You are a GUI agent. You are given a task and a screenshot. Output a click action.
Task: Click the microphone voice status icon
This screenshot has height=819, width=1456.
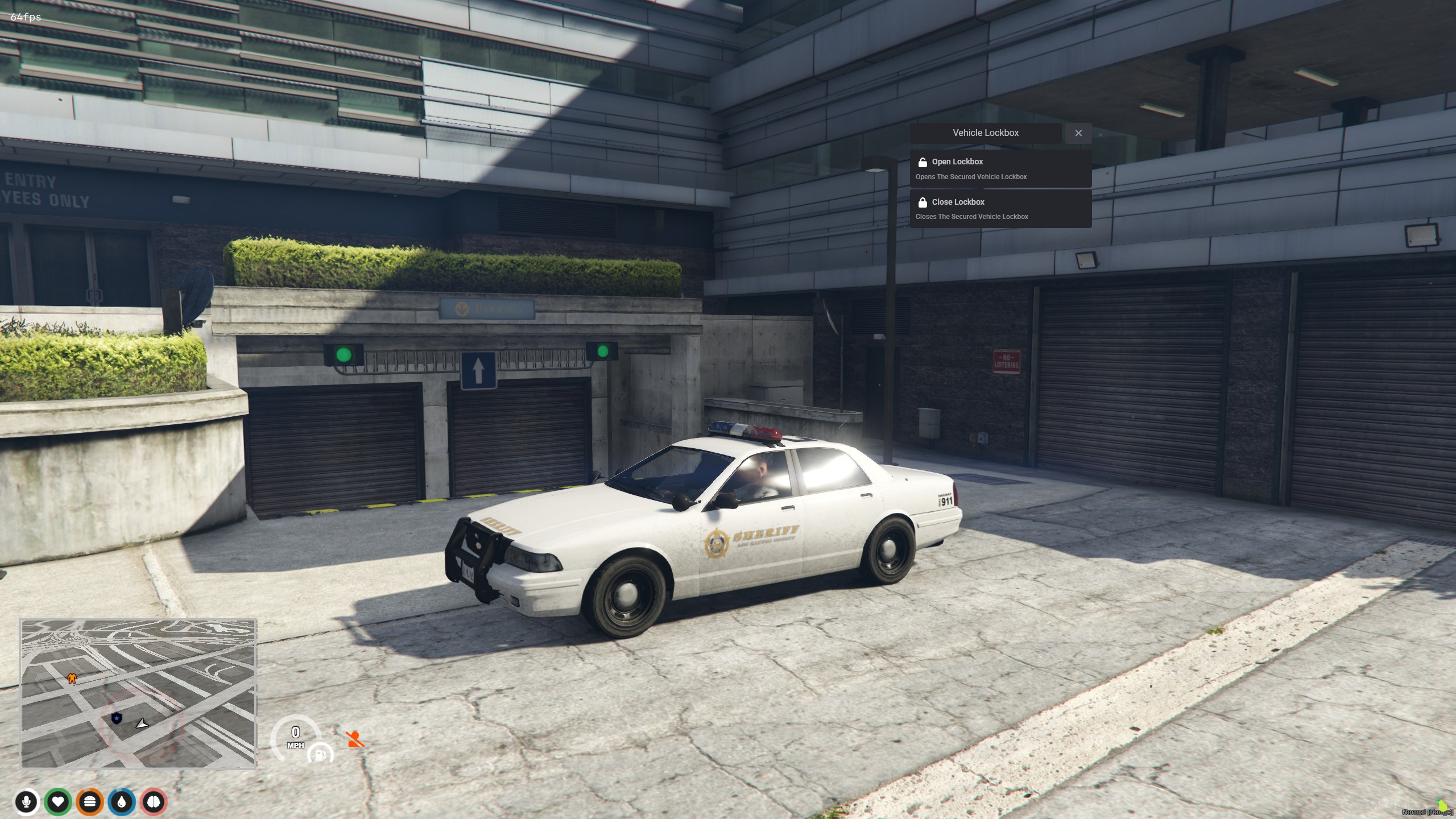pos(26,802)
